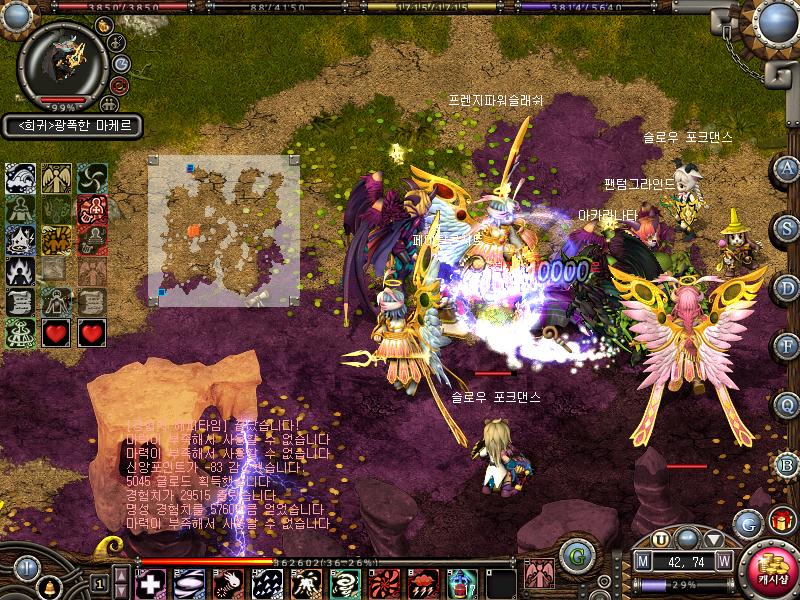The width and height of the screenshot is (800, 600).
Task: Click the round D shortcut button
Action: click(787, 287)
